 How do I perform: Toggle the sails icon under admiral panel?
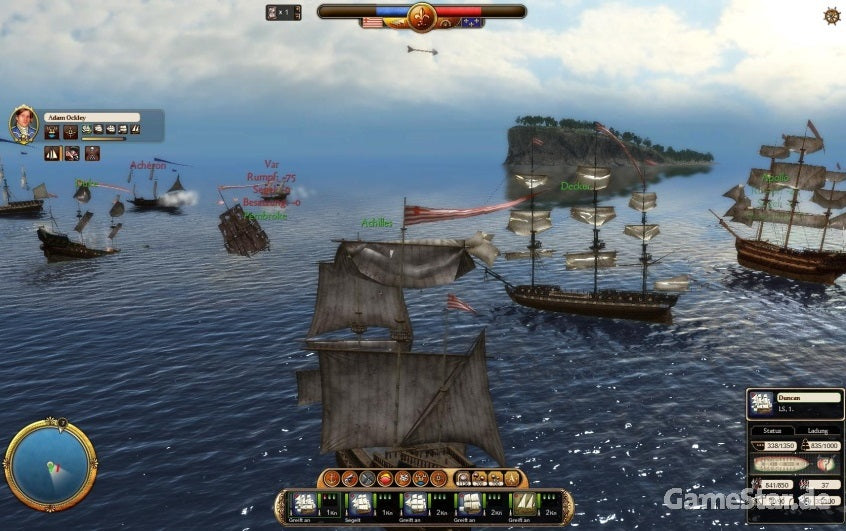[53, 153]
